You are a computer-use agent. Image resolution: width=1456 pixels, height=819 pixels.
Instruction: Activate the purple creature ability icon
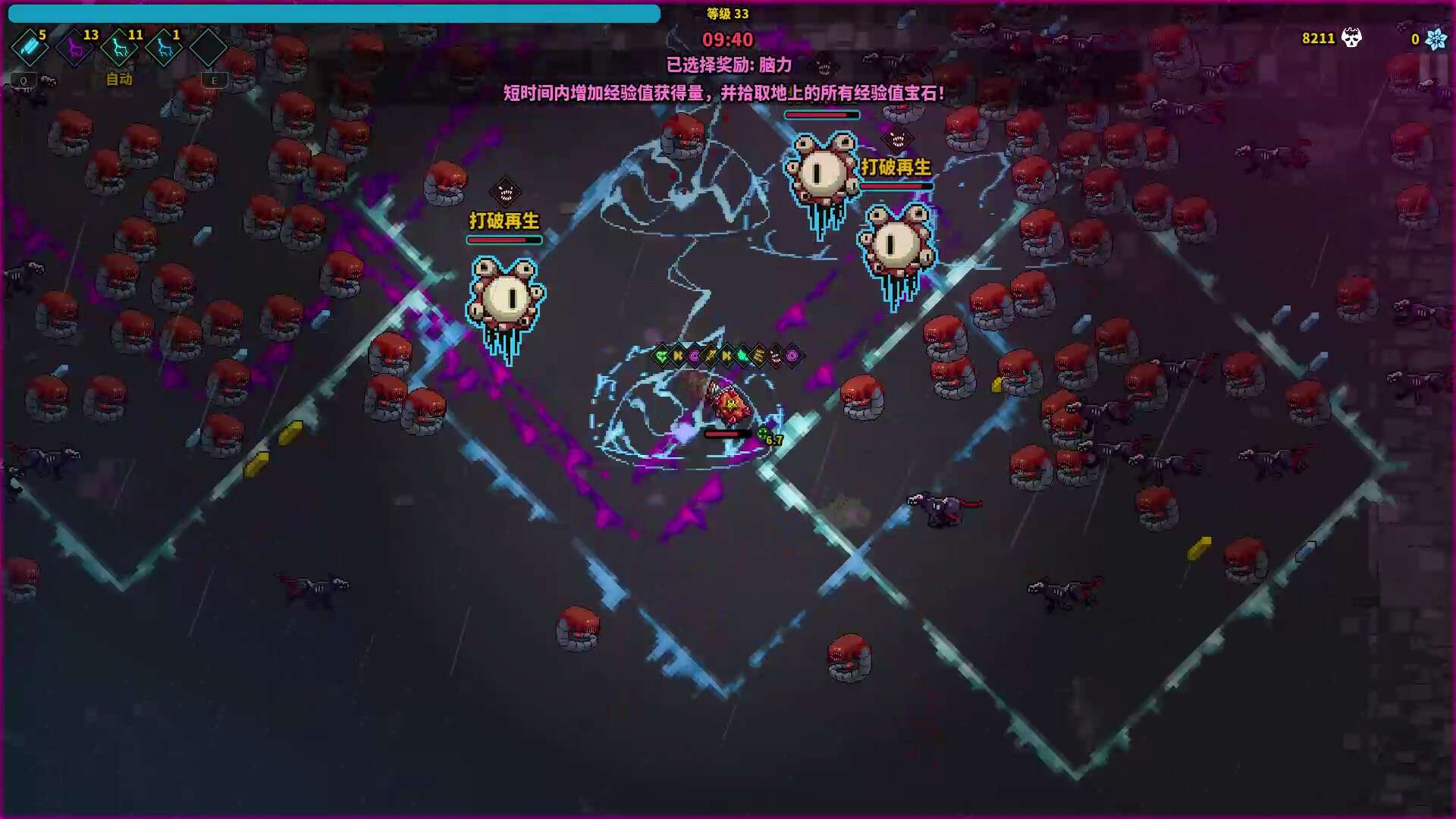tap(75, 49)
